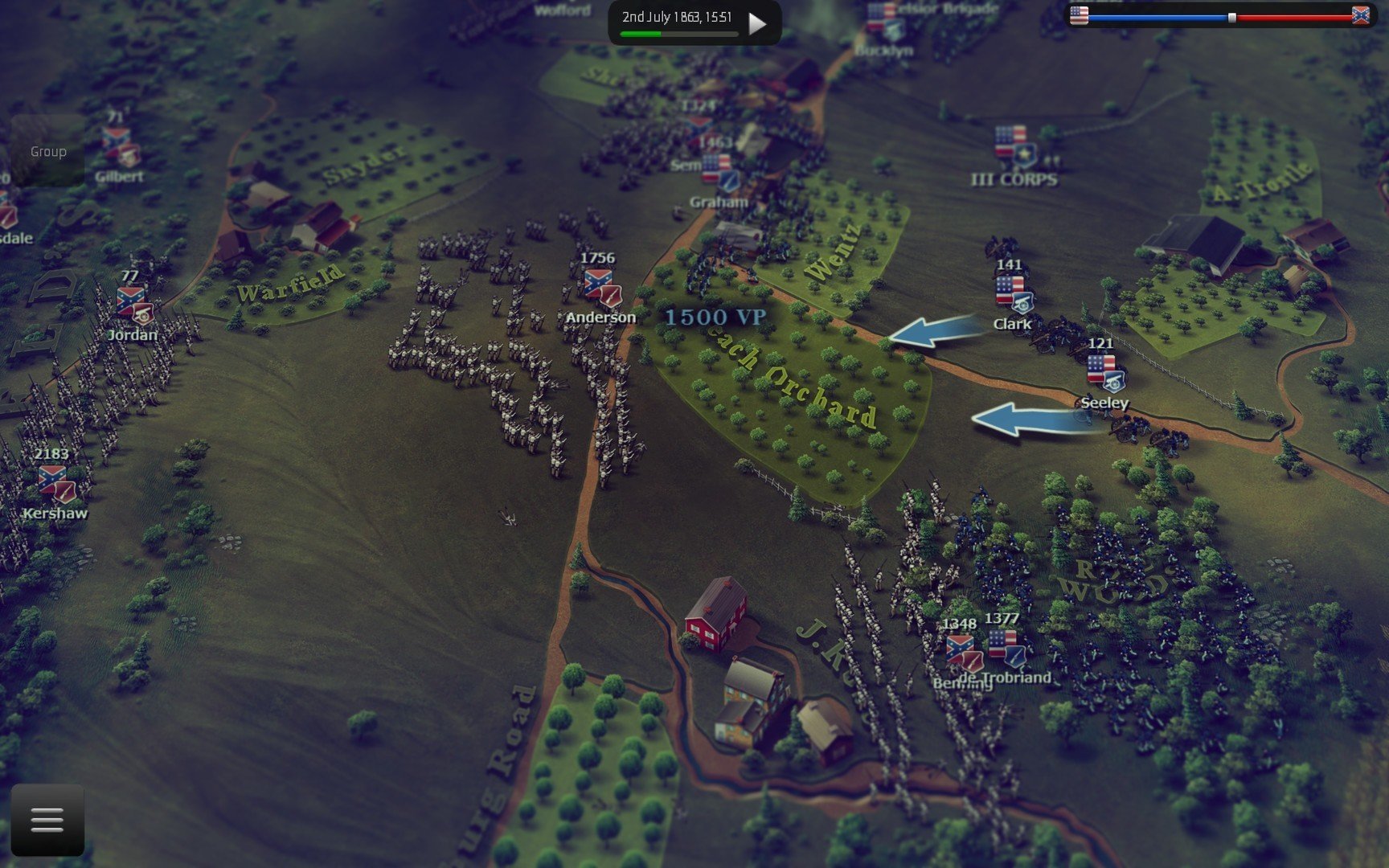Open the hamburger menu
The width and height of the screenshot is (1389, 868).
[47, 821]
